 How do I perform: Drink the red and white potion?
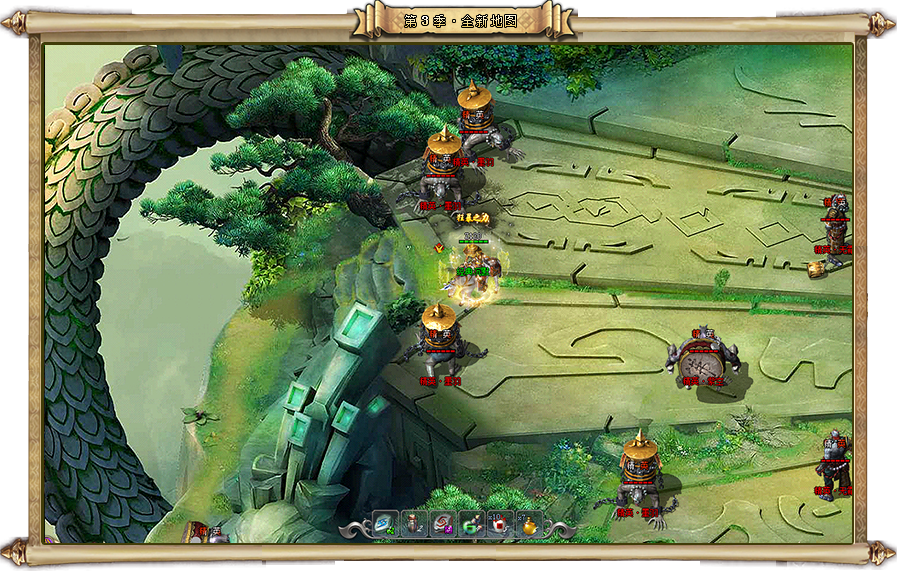click(x=500, y=524)
